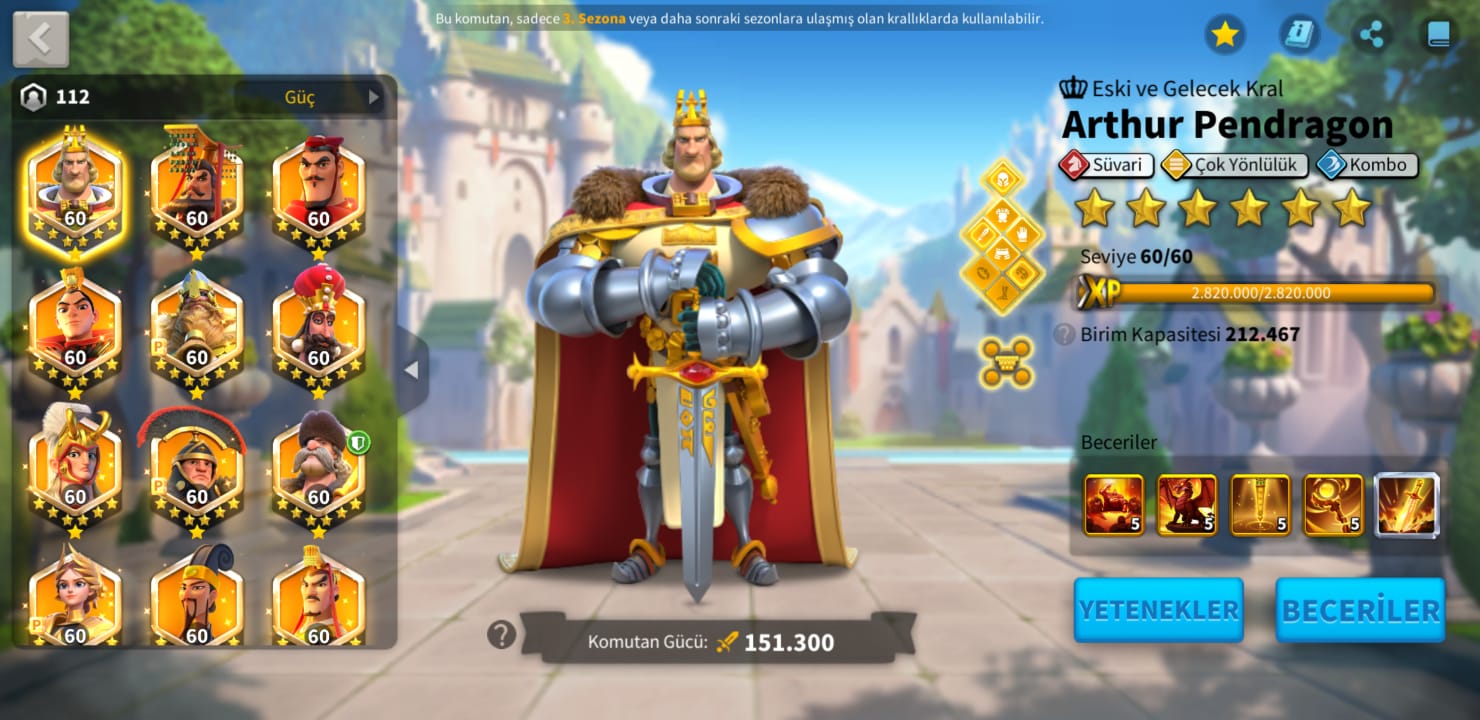The width and height of the screenshot is (1480, 720).
Task: Show unit capacity help question mark
Action: [1065, 334]
